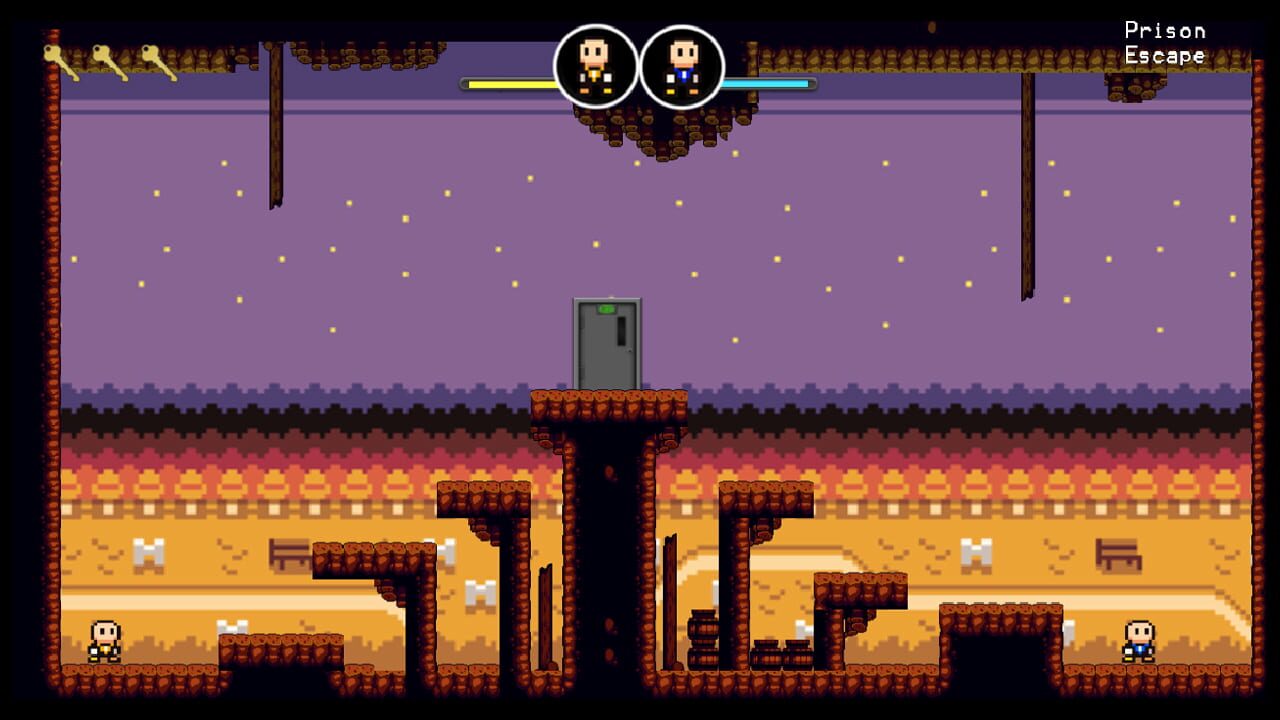Click the blue prisoner portrait circle
This screenshot has height=720, width=1280.
coord(683,67)
